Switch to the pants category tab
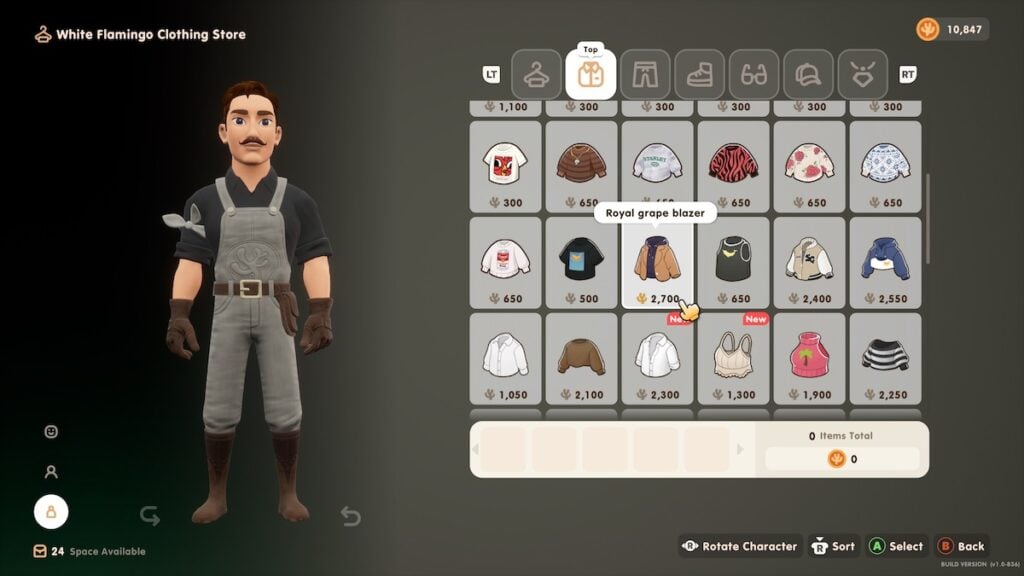 [645, 74]
